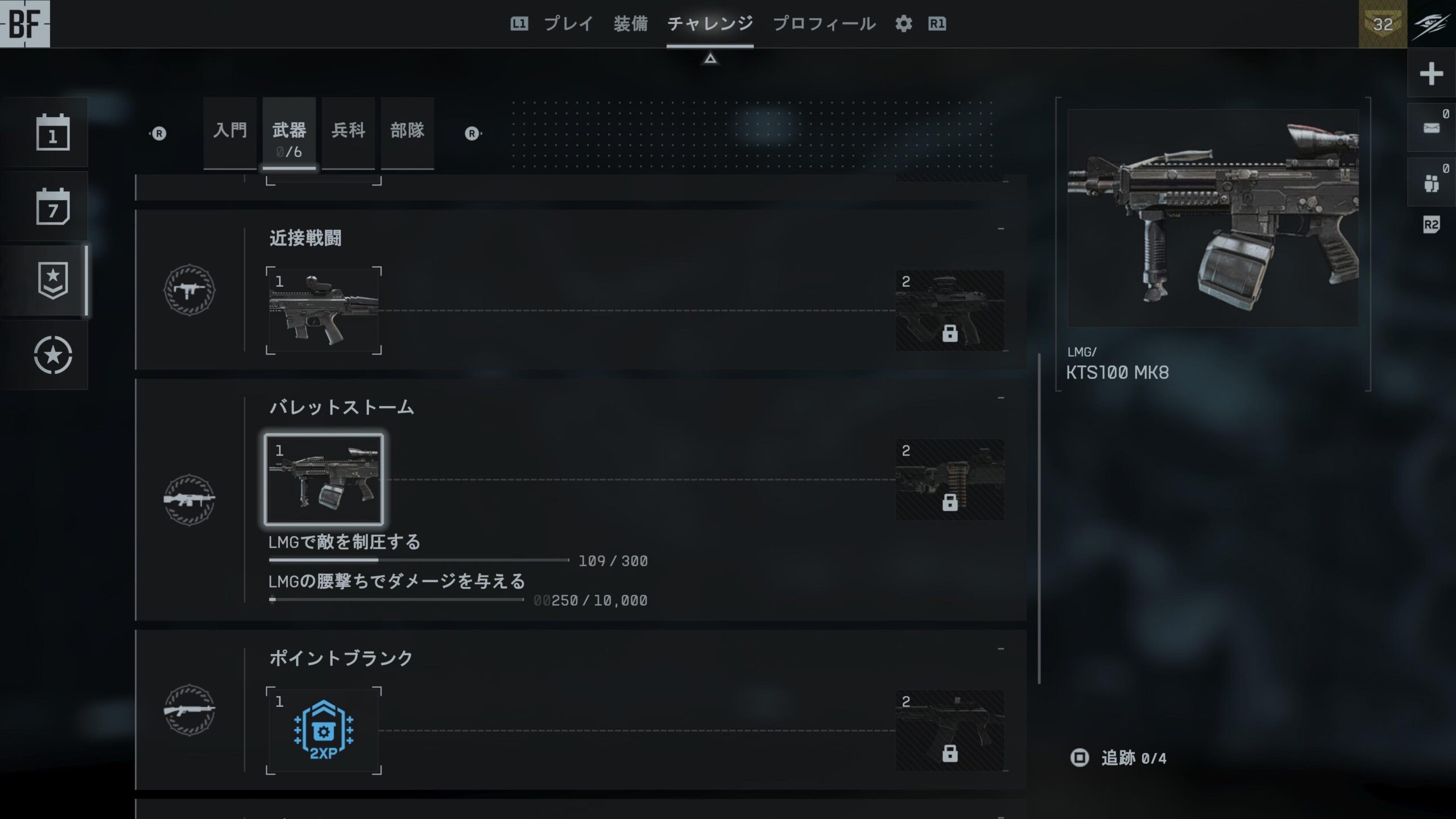Open the circled star sidebar icon
Screen dimensions: 1456x819
tap(53, 355)
